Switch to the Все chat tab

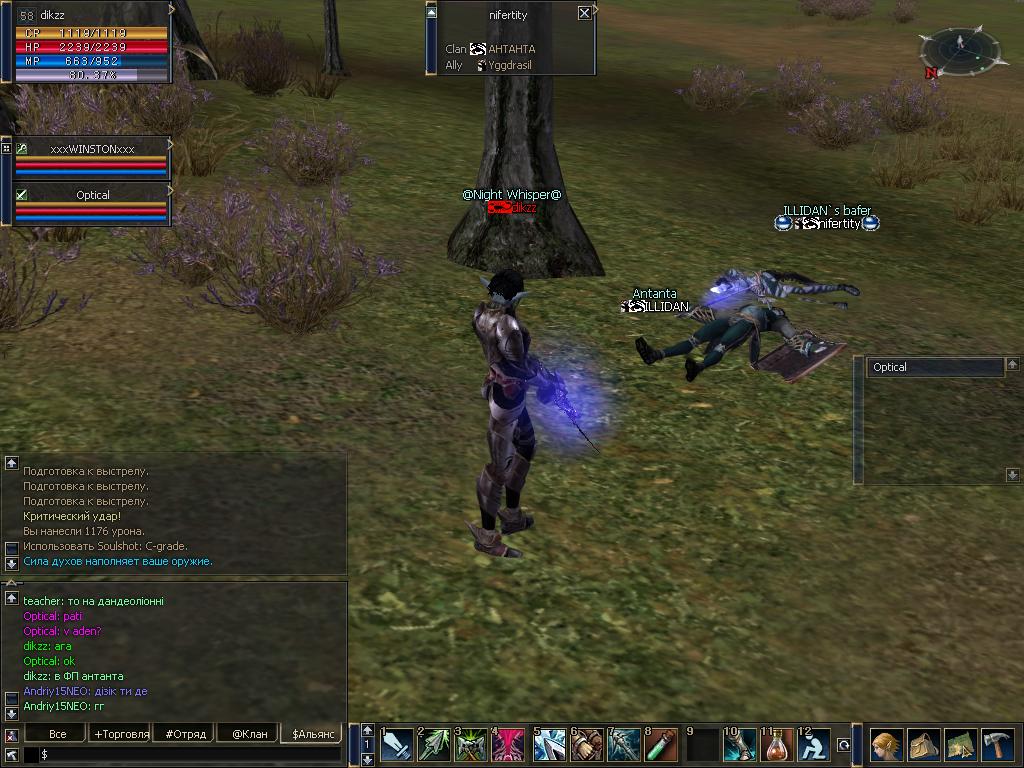(x=57, y=734)
